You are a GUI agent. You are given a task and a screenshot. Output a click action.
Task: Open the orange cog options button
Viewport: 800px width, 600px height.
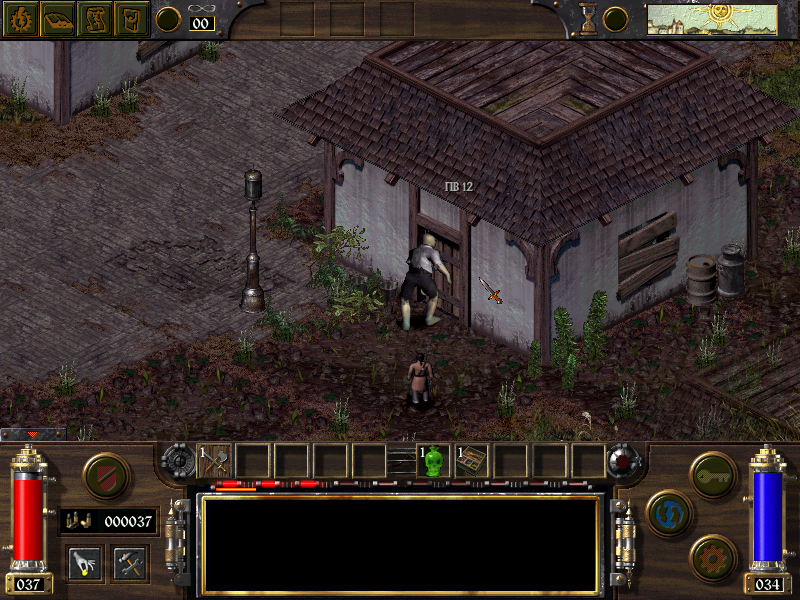[x=713, y=558]
